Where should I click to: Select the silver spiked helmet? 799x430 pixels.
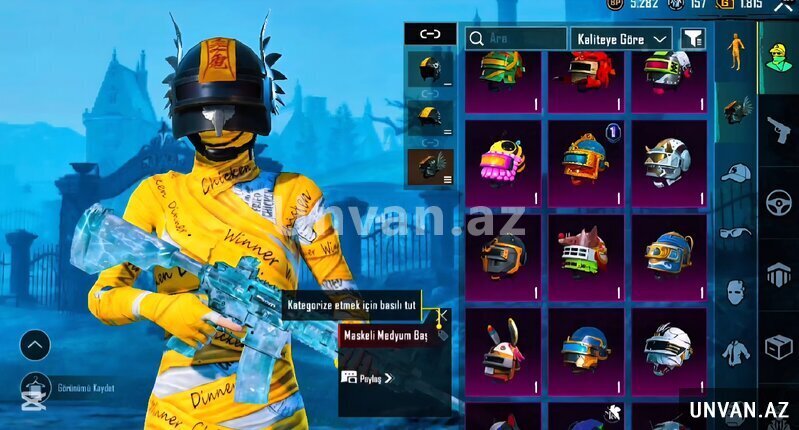[x=668, y=158]
